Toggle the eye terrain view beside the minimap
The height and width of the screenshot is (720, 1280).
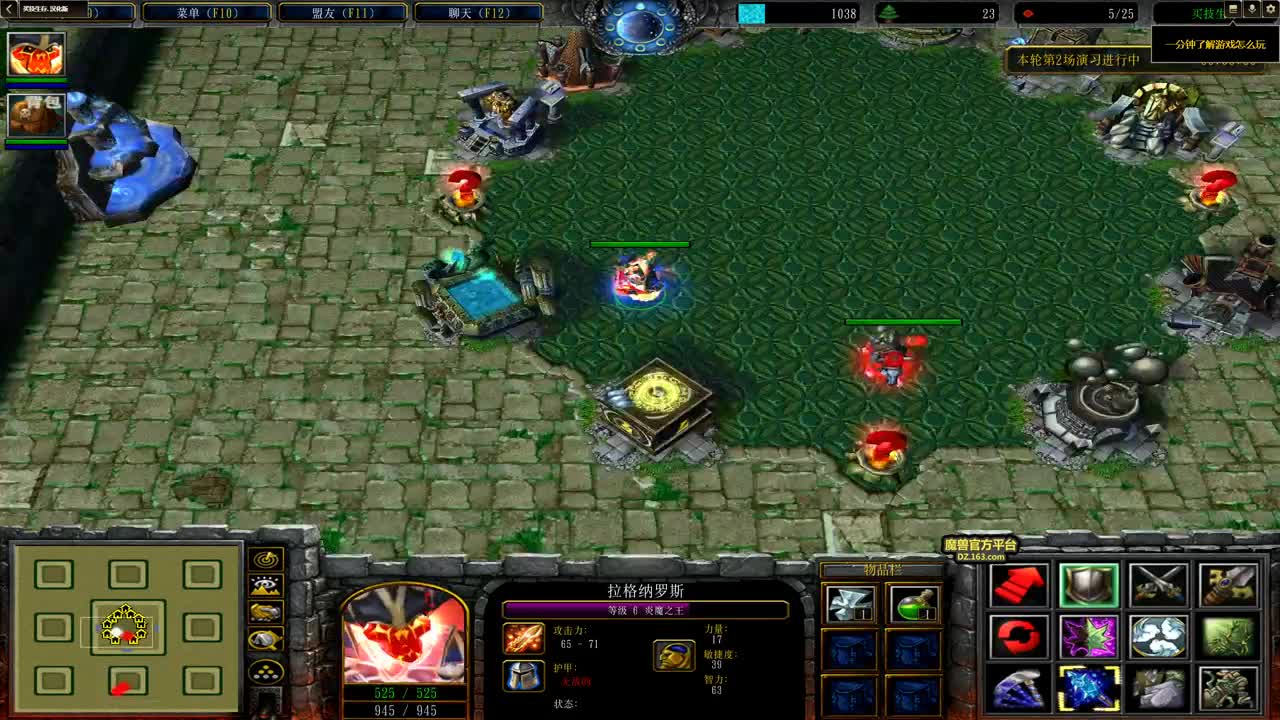pos(267,586)
